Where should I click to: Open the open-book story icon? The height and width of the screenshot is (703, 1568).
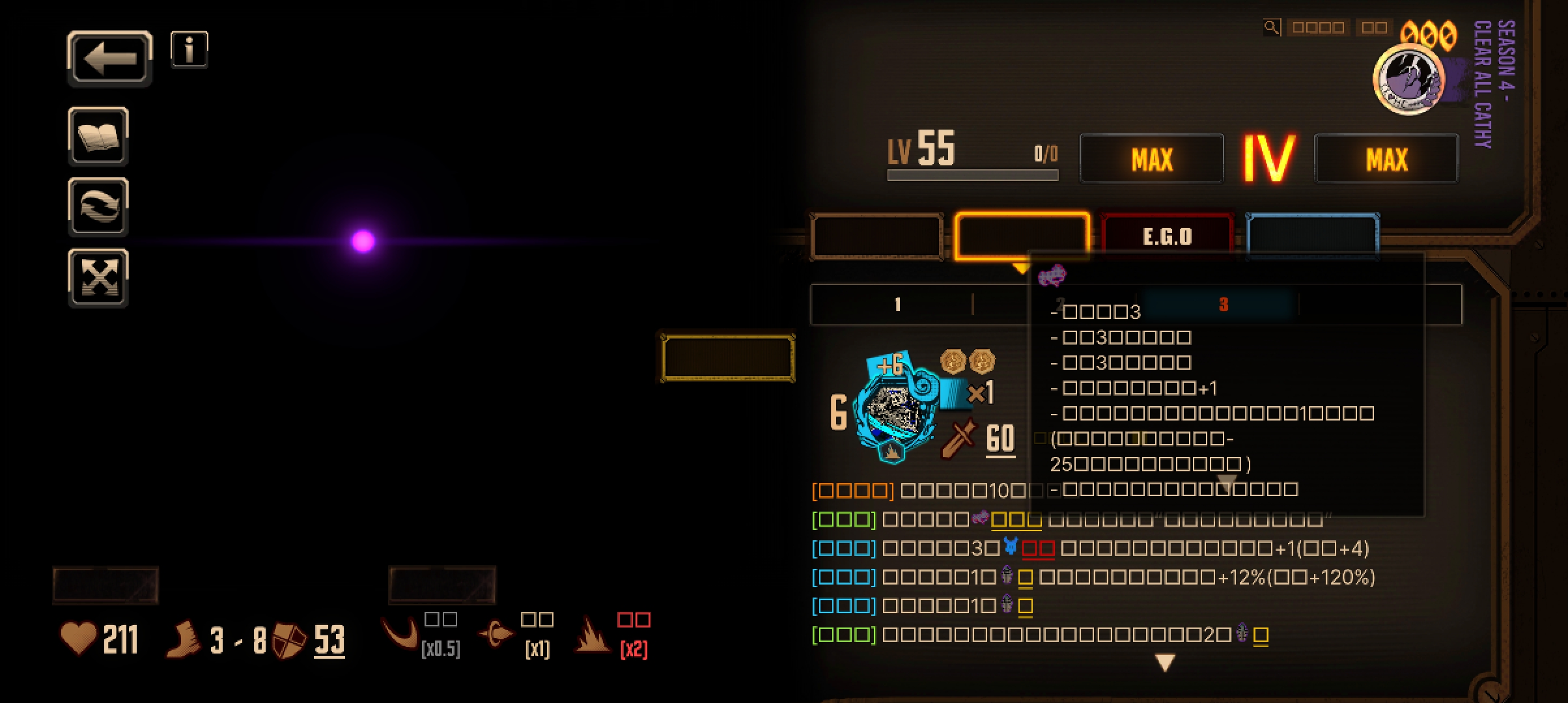click(98, 136)
